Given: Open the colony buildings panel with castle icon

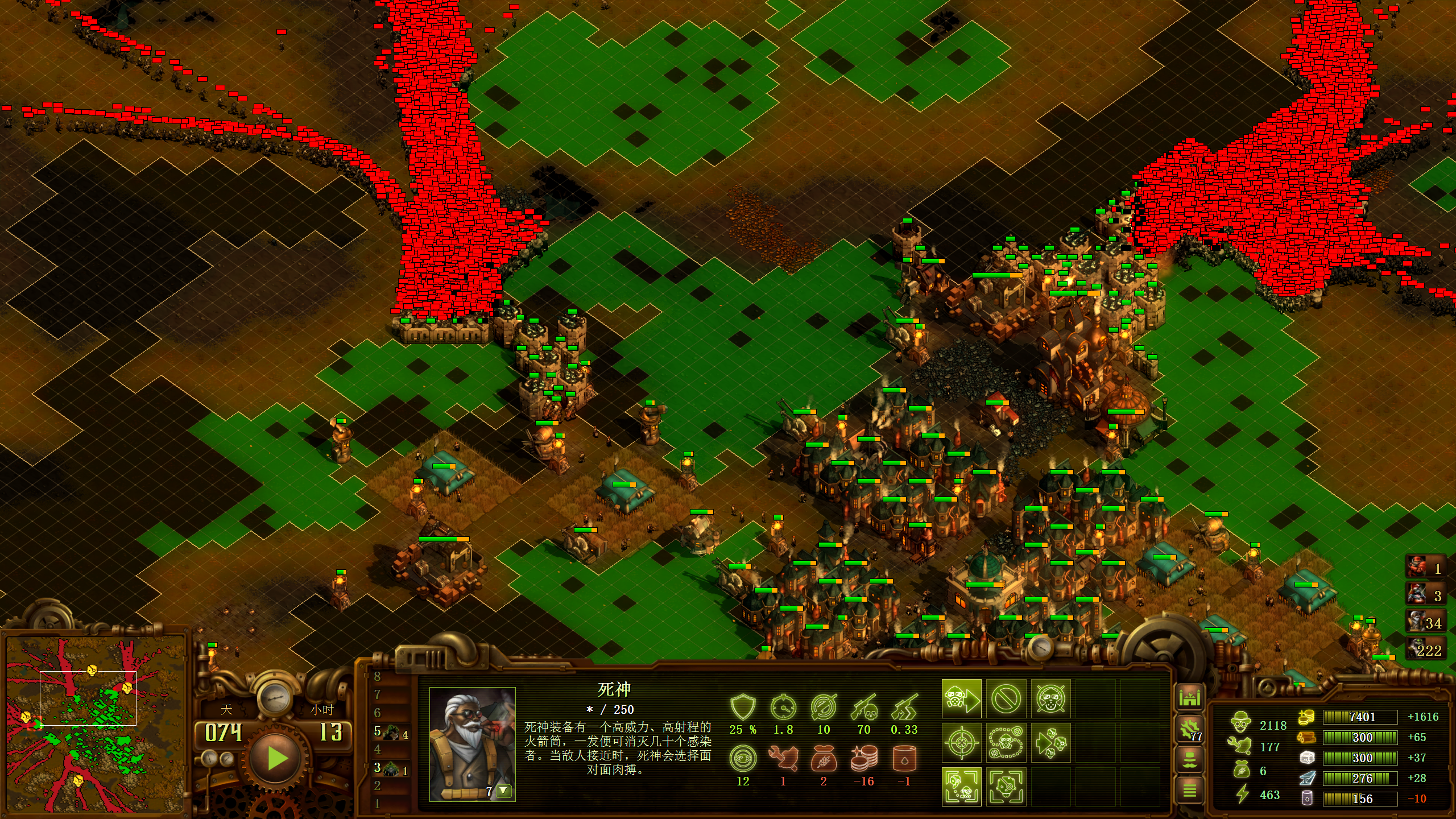Looking at the screenshot, I should coord(1189,697).
